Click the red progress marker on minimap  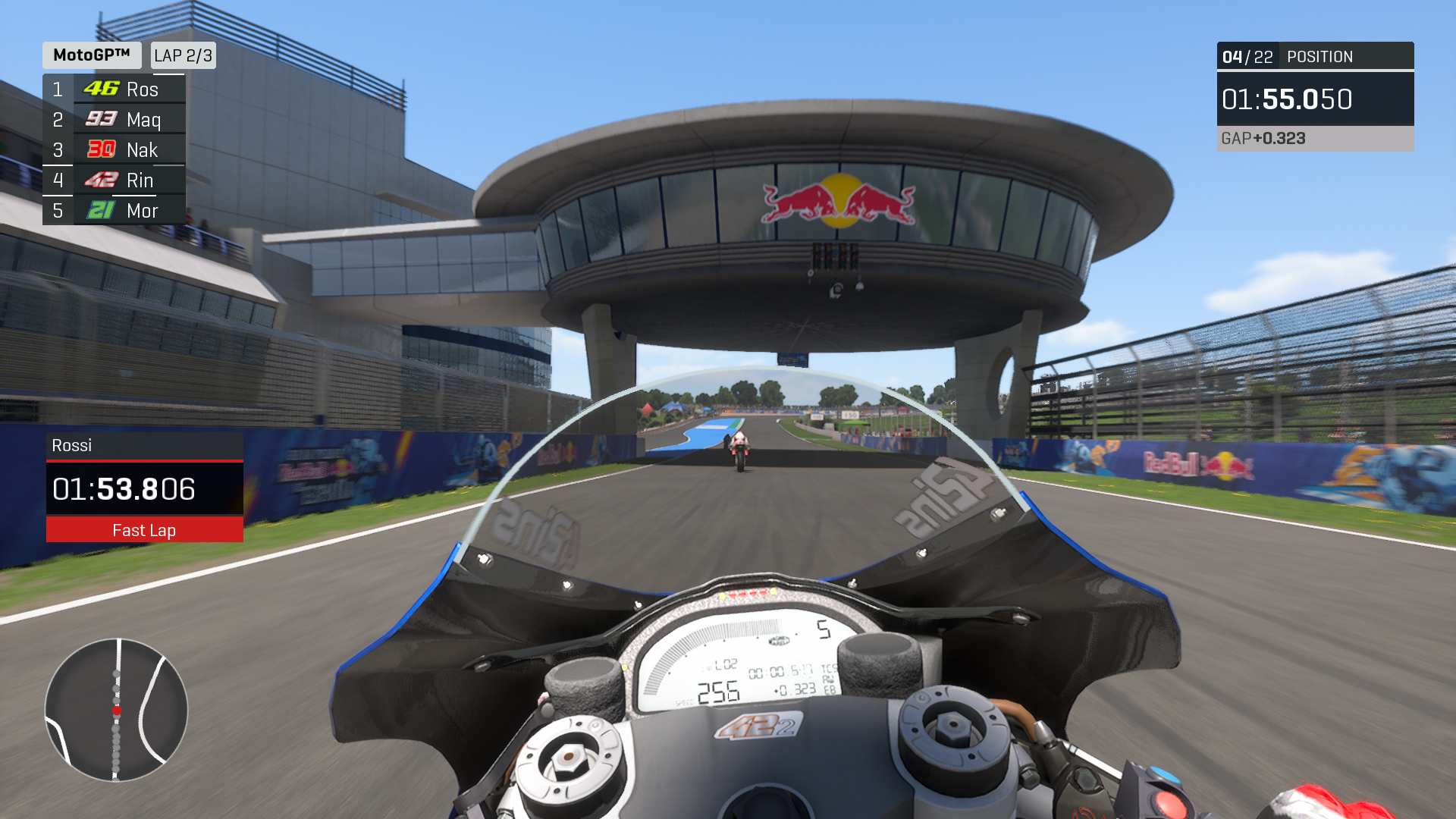[115, 711]
